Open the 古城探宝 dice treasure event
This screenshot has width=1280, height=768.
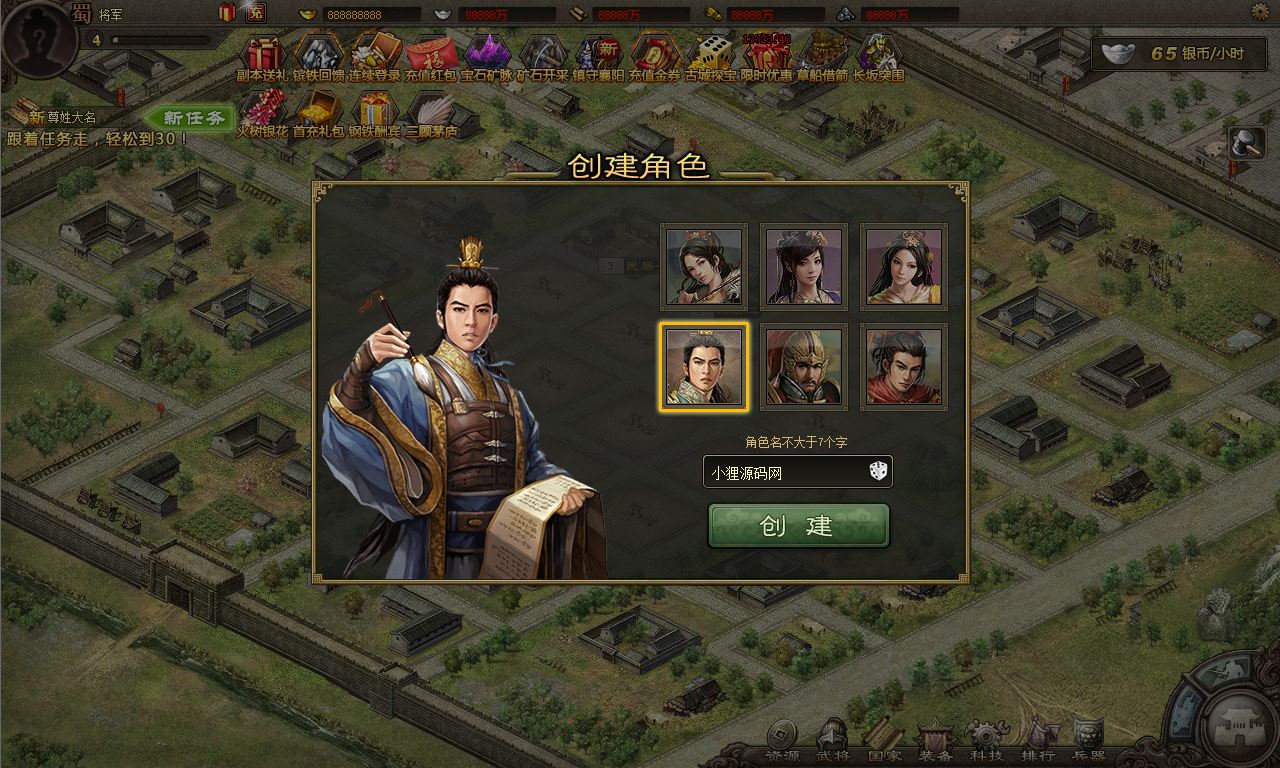(711, 57)
